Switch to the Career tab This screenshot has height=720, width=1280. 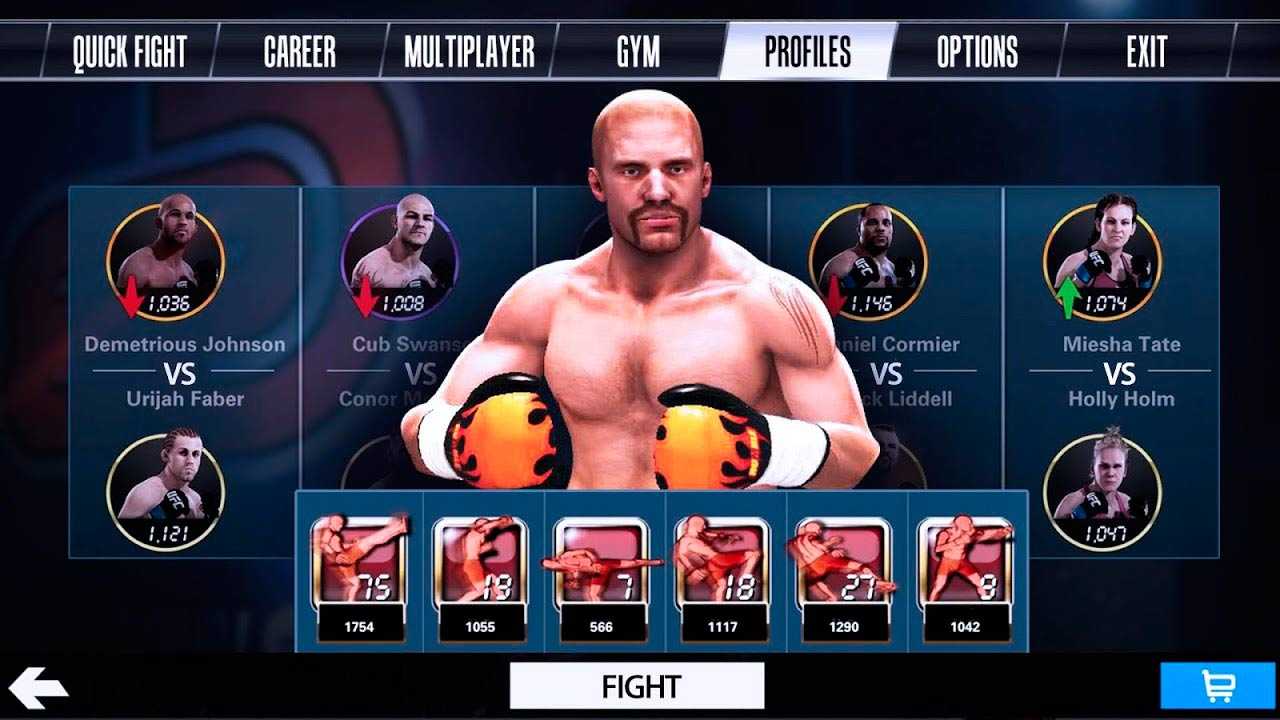click(299, 52)
